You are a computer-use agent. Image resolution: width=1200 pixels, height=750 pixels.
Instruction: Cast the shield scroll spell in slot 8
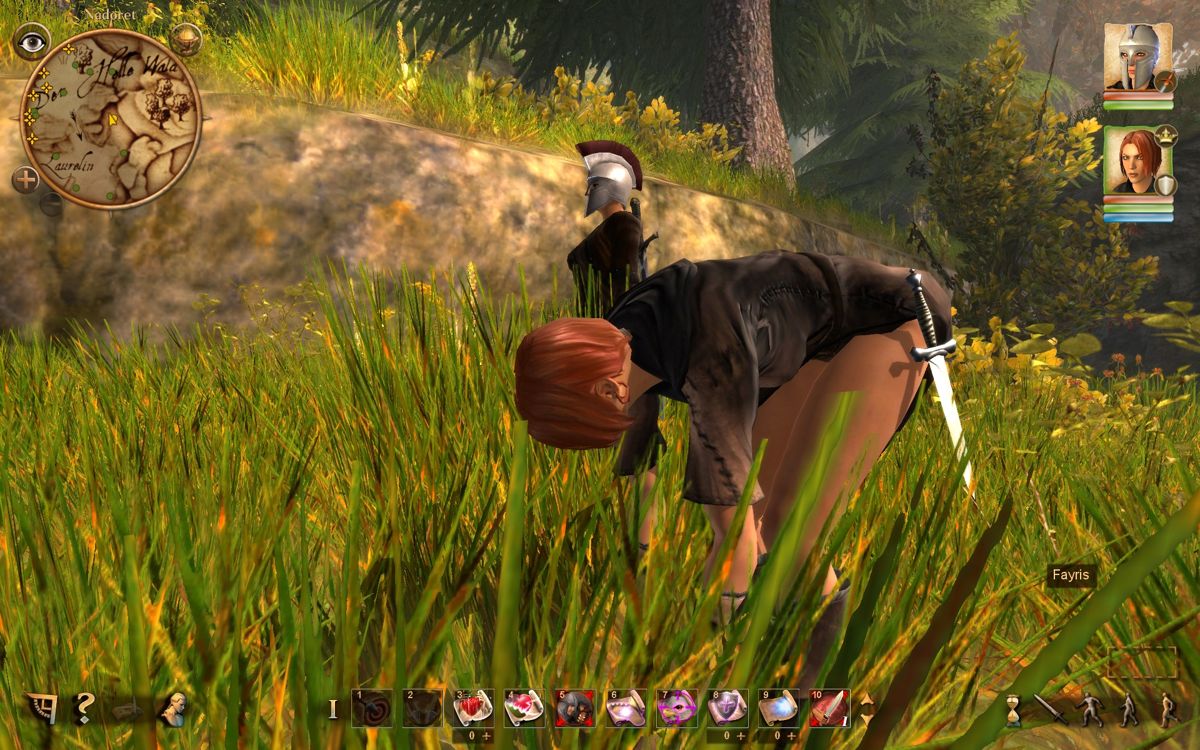pos(727,708)
